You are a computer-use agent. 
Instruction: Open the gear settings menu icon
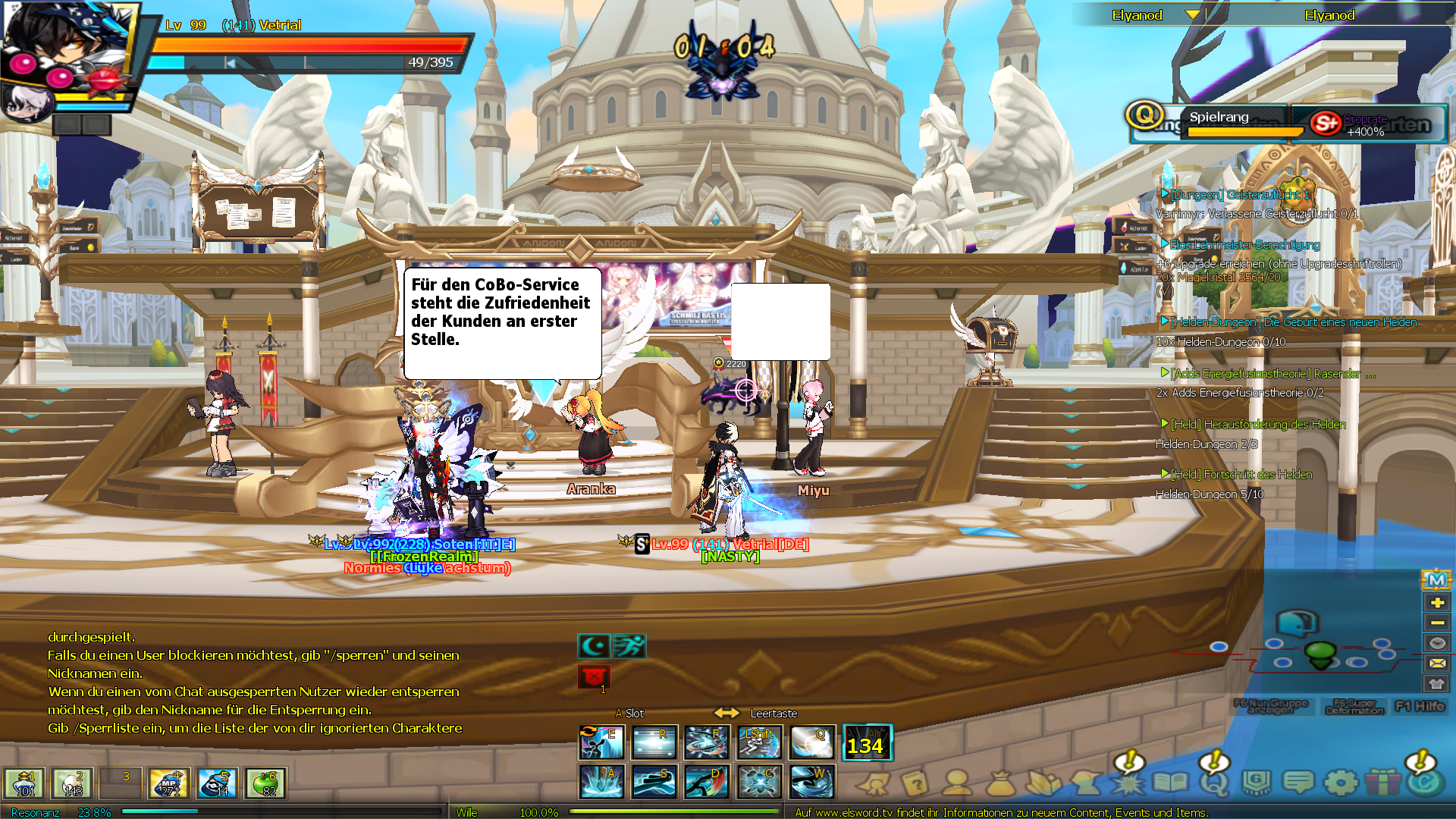point(1341,783)
